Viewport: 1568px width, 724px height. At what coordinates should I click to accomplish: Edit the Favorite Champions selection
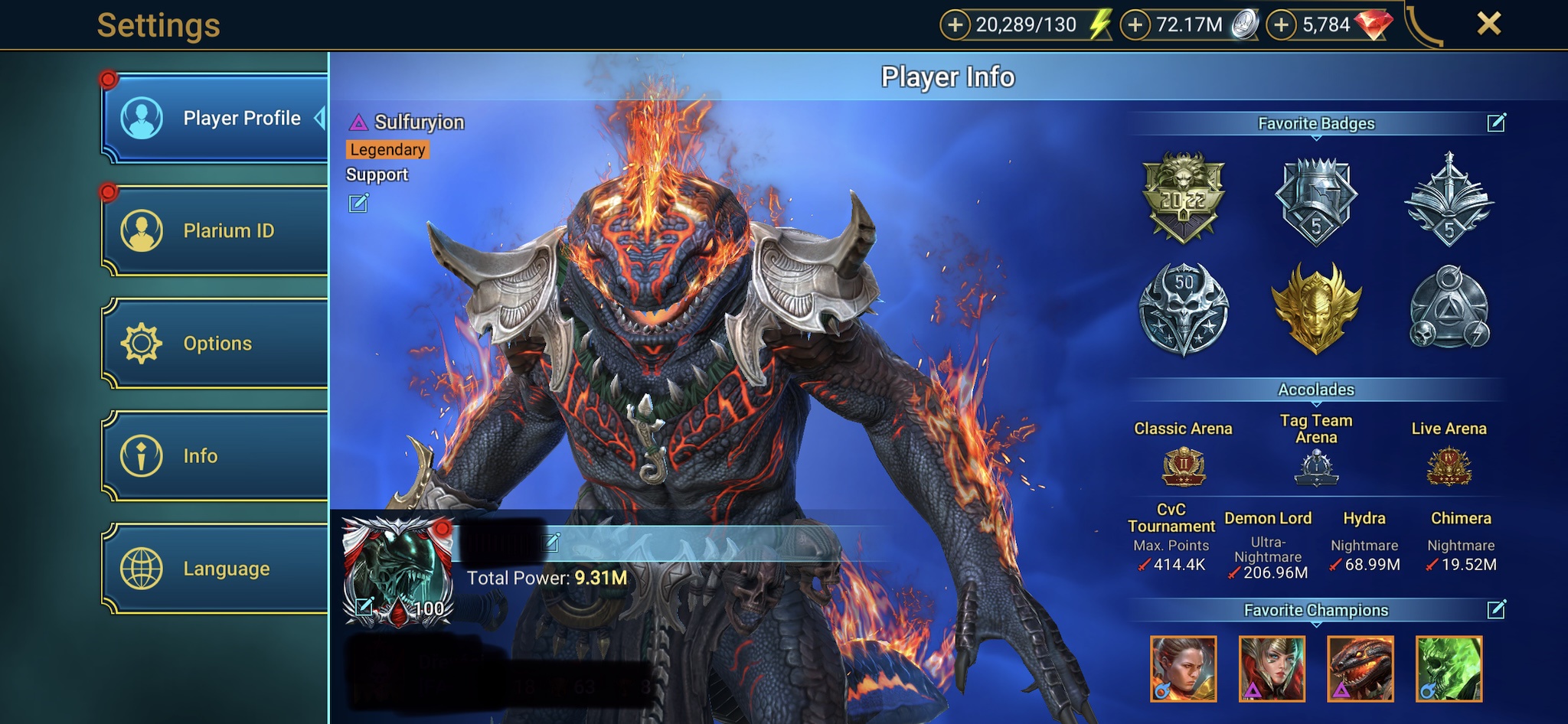(1496, 609)
